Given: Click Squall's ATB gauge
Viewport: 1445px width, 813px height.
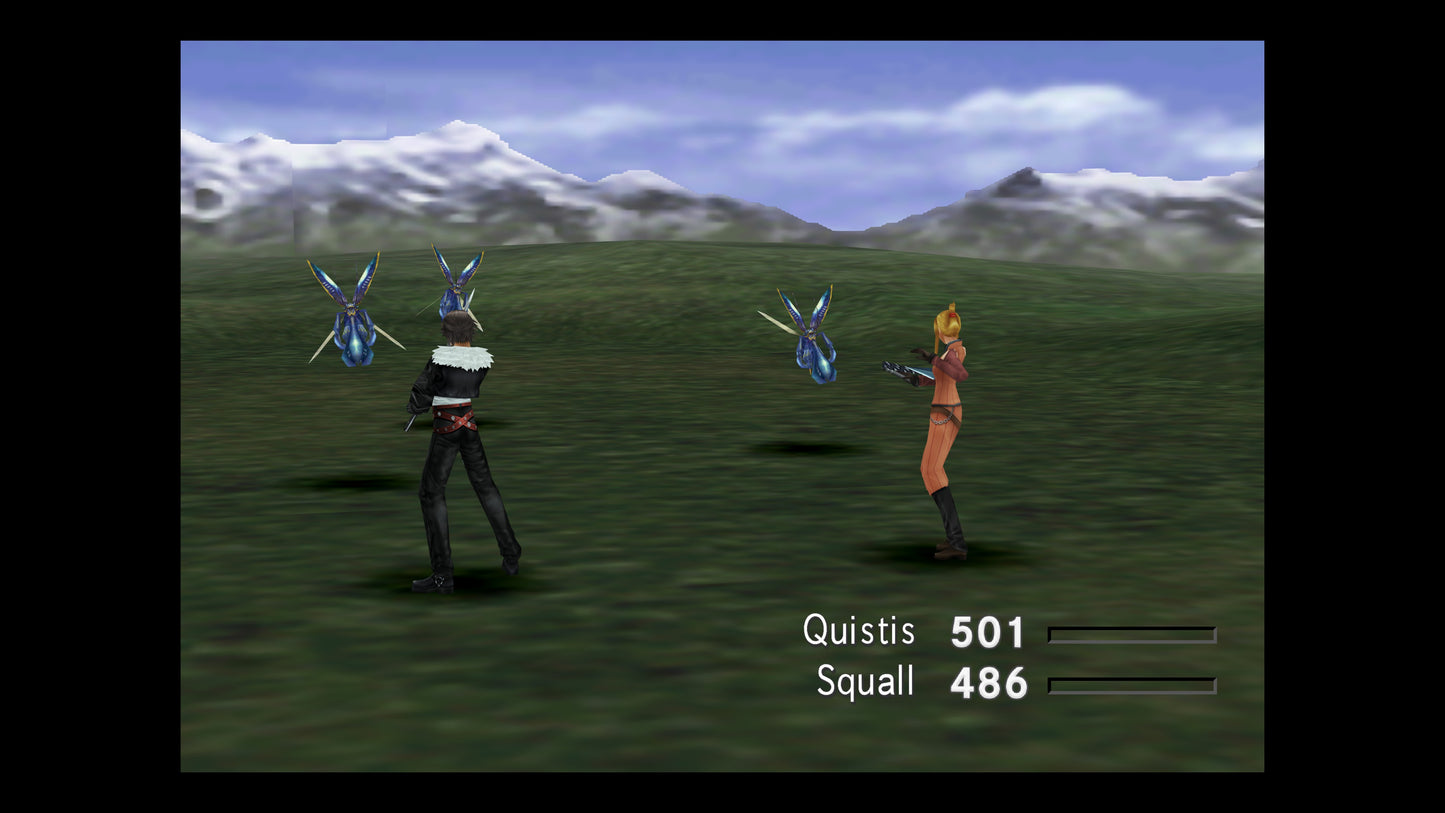Looking at the screenshot, I should click(1130, 684).
